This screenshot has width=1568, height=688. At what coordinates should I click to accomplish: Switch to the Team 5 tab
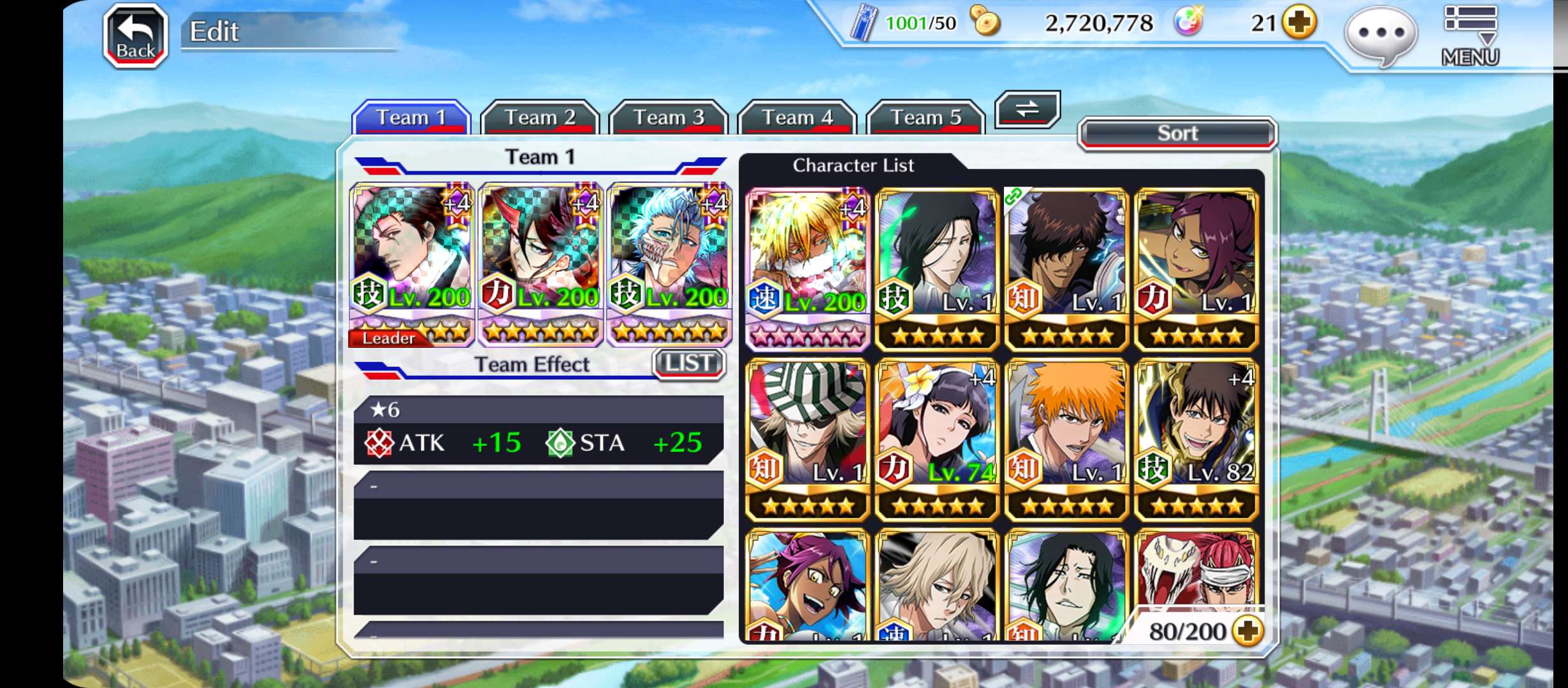[926, 118]
